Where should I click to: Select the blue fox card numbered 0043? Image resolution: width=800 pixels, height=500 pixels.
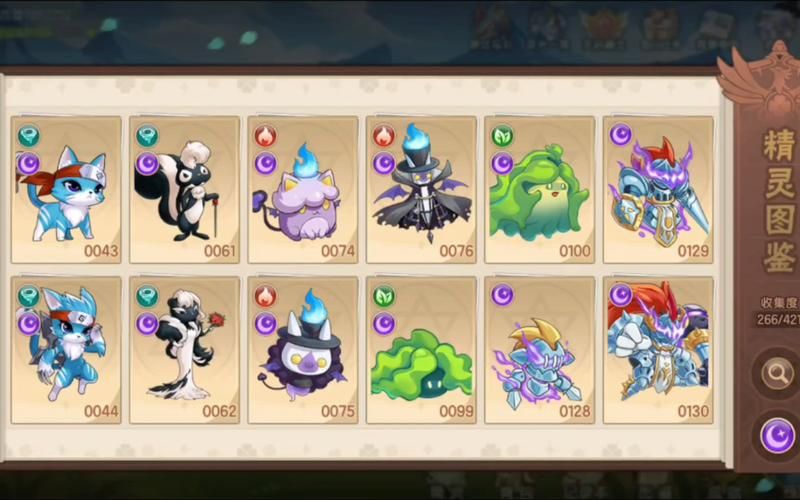66,190
